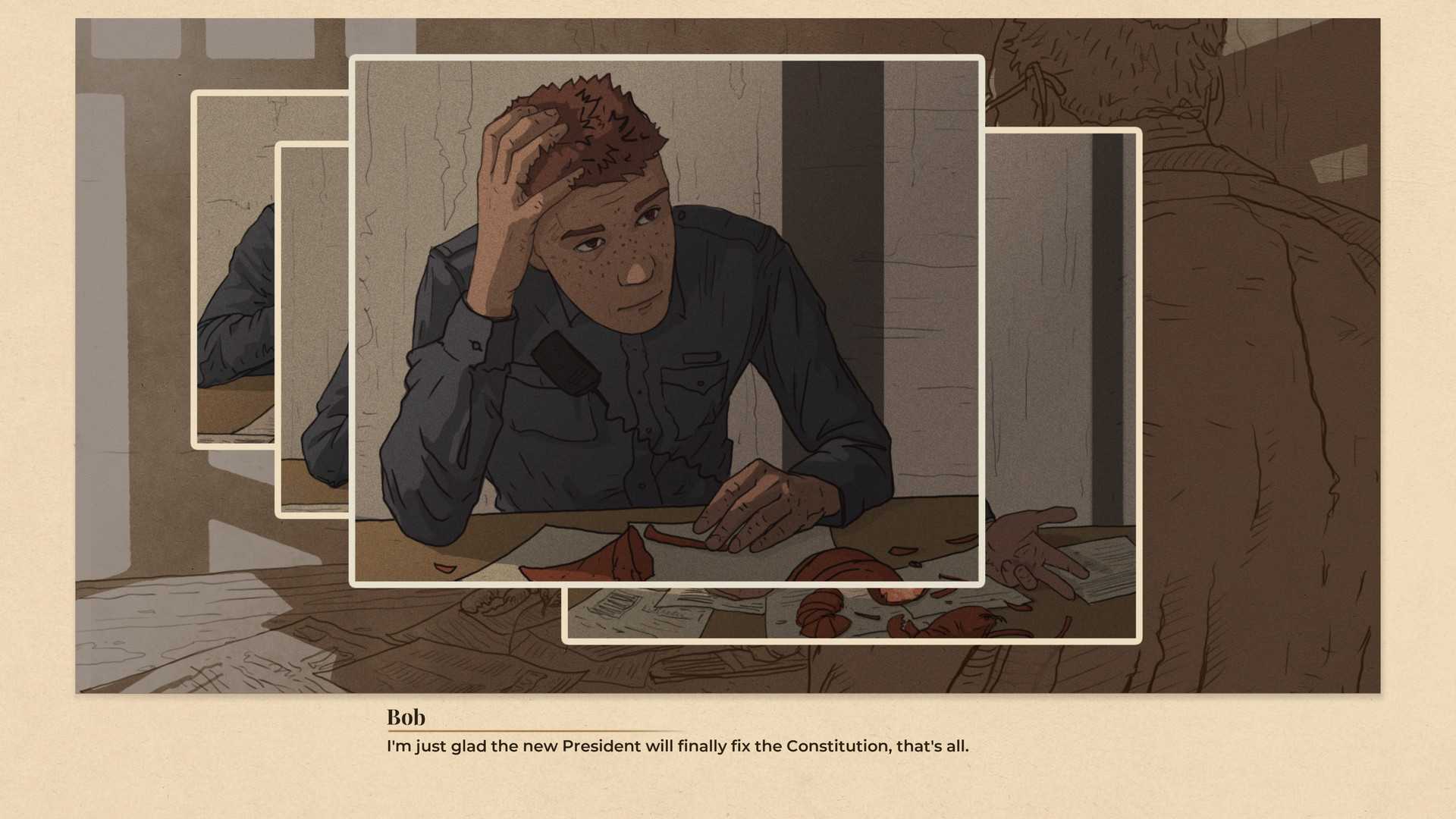
Task: Click the foreground panel showing the boy
Action: 667,318
